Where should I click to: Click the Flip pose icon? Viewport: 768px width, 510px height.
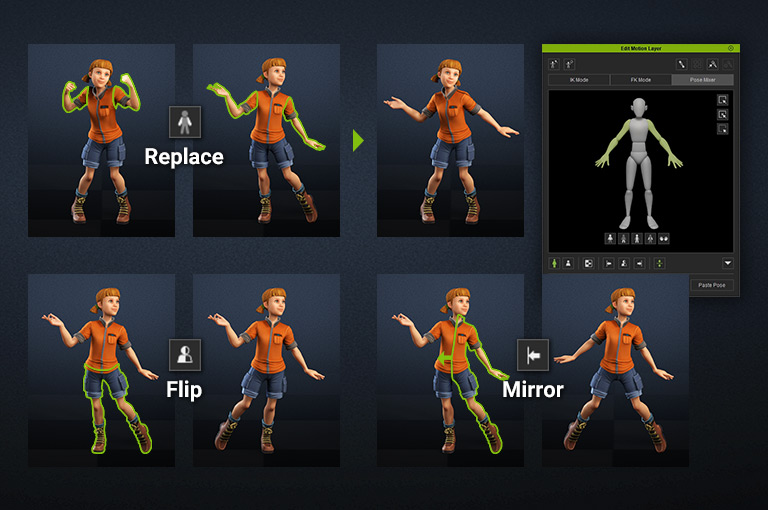pos(184,356)
